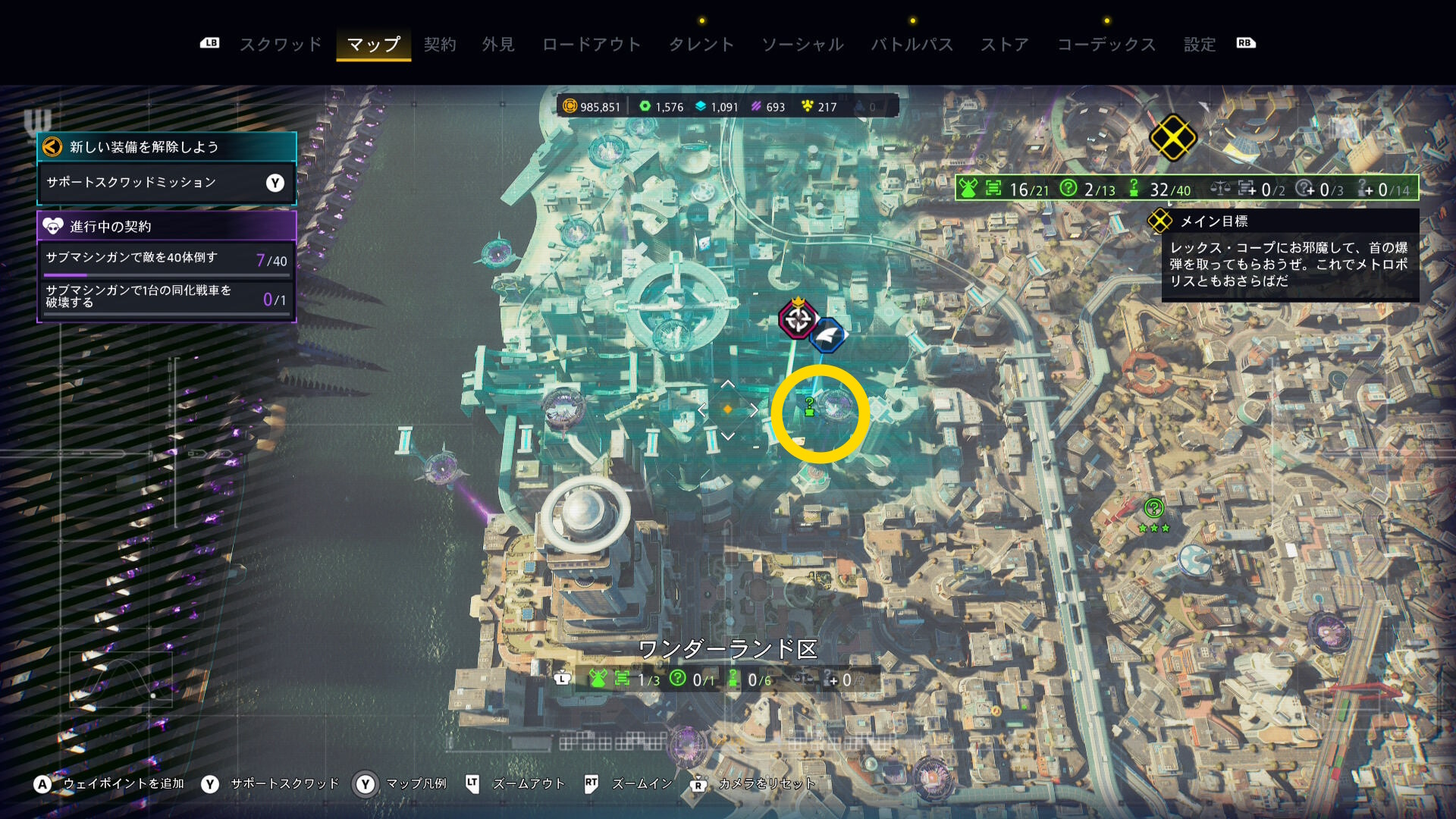The image size is (1456, 819).
Task: Open the ロードアウト tab
Action: pyautogui.click(x=591, y=44)
